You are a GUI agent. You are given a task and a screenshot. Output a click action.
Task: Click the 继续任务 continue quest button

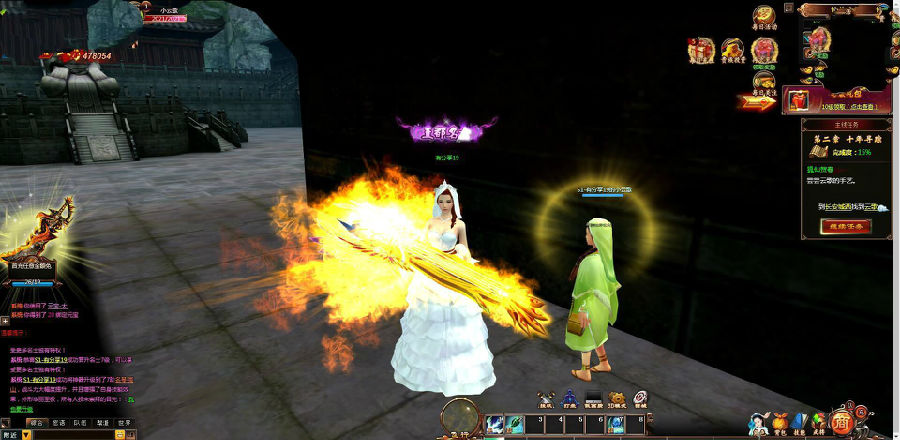tap(845, 226)
